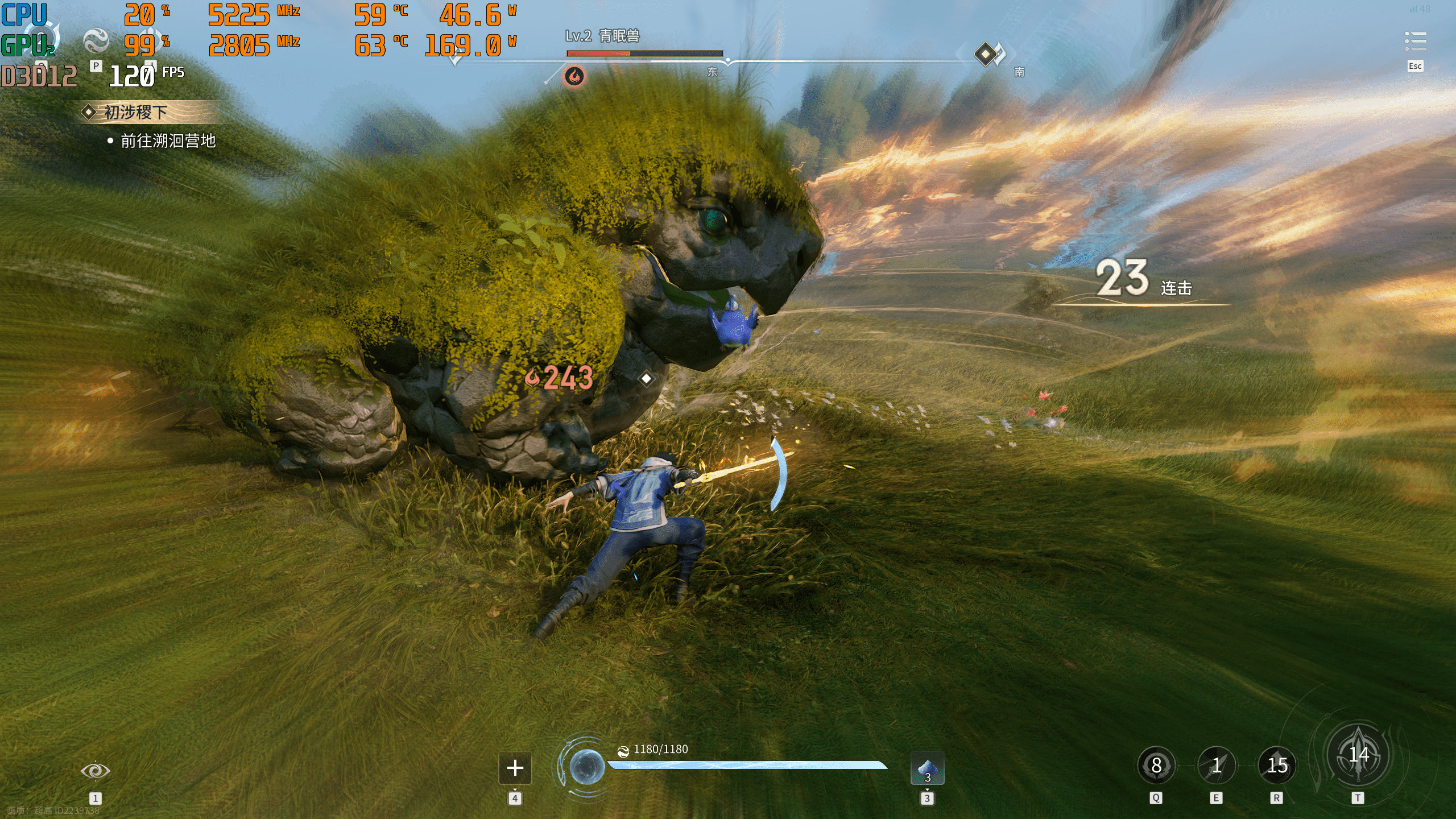Click the swirl icon in the top-left HUD
Viewport: 1456px width, 819px height.
tap(96, 41)
